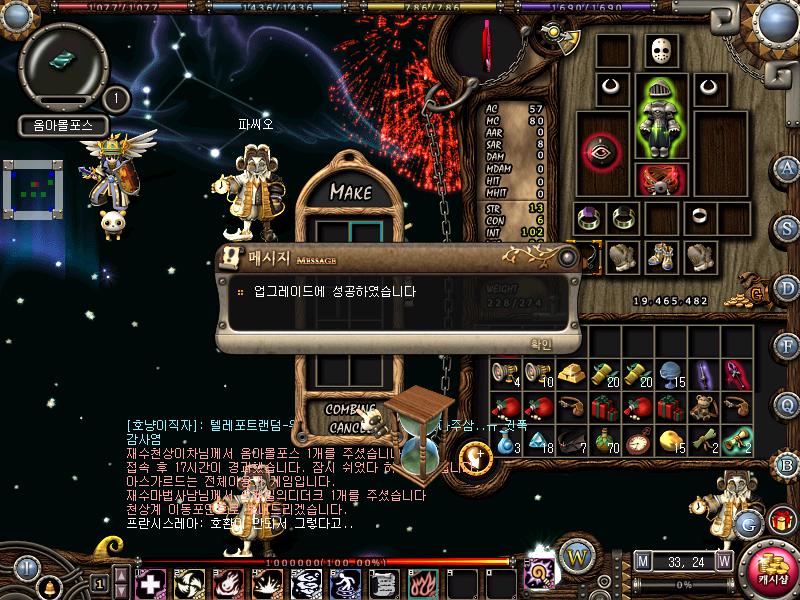
Task: Activate the white cross heal skill
Action: coord(150,582)
